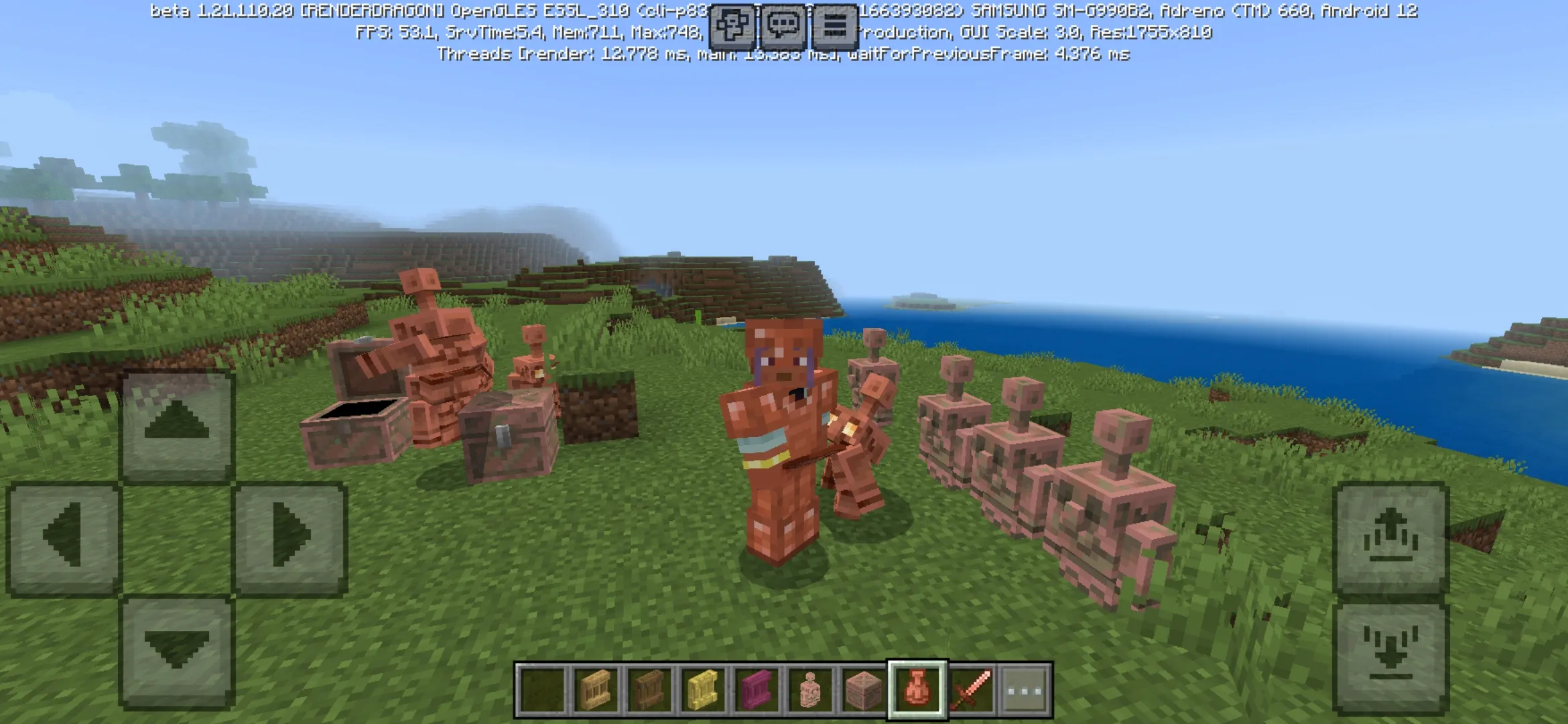Image resolution: width=1568 pixels, height=724 pixels.
Task: Tap the fly up button
Action: [1390, 536]
